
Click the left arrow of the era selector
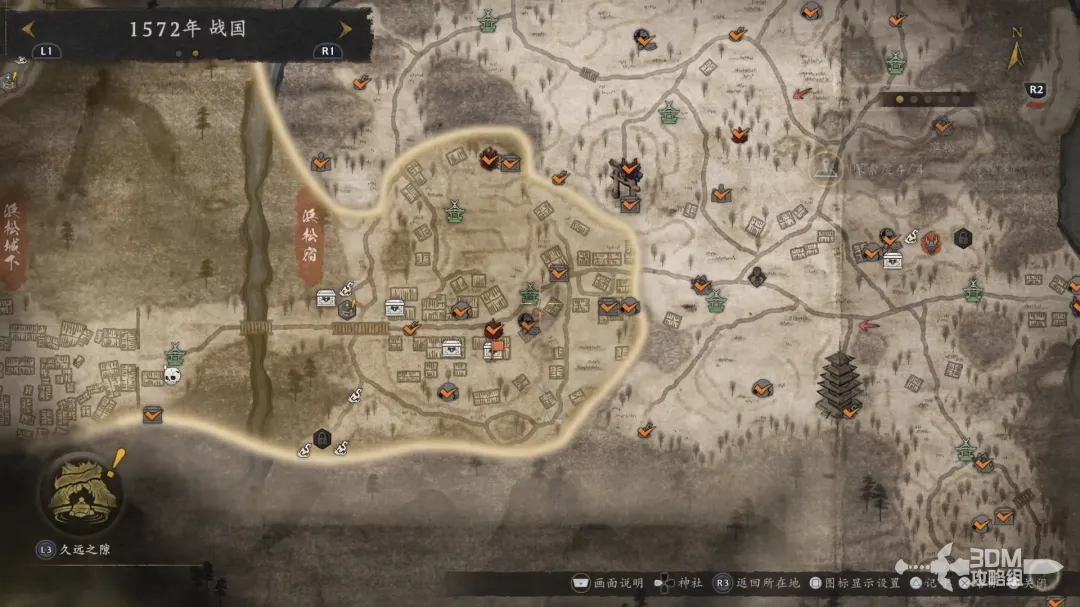(27, 29)
